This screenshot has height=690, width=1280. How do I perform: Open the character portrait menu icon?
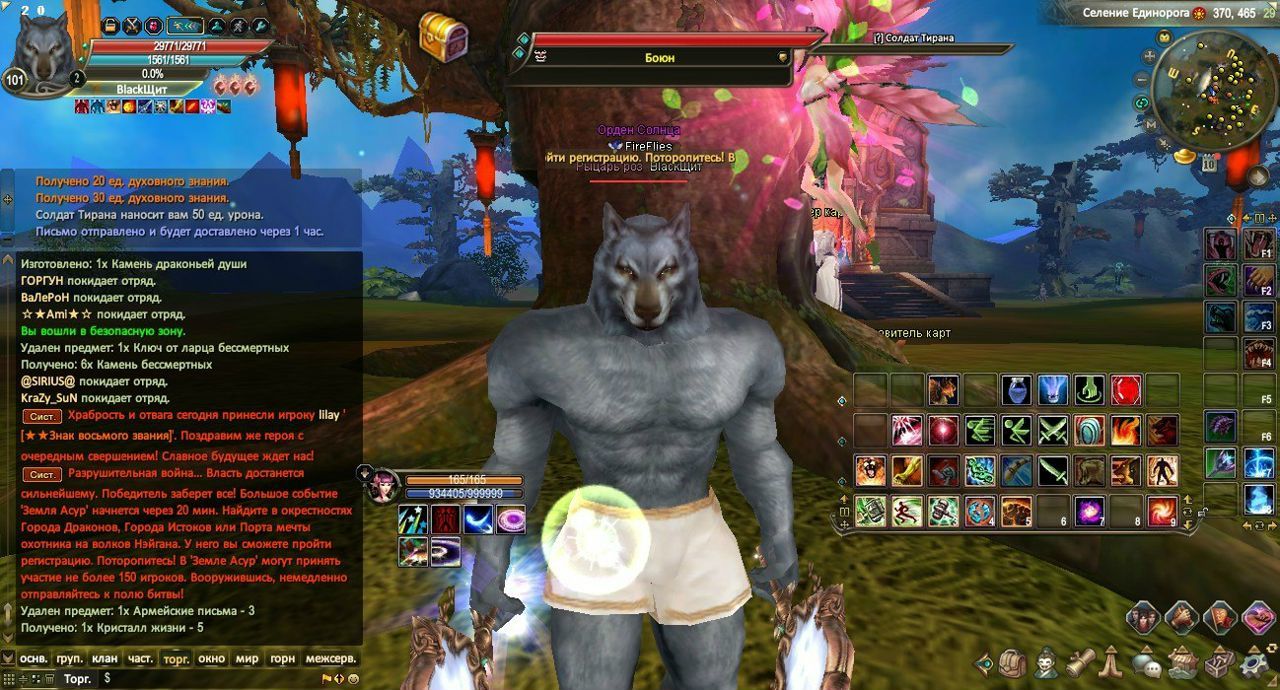[1047, 662]
